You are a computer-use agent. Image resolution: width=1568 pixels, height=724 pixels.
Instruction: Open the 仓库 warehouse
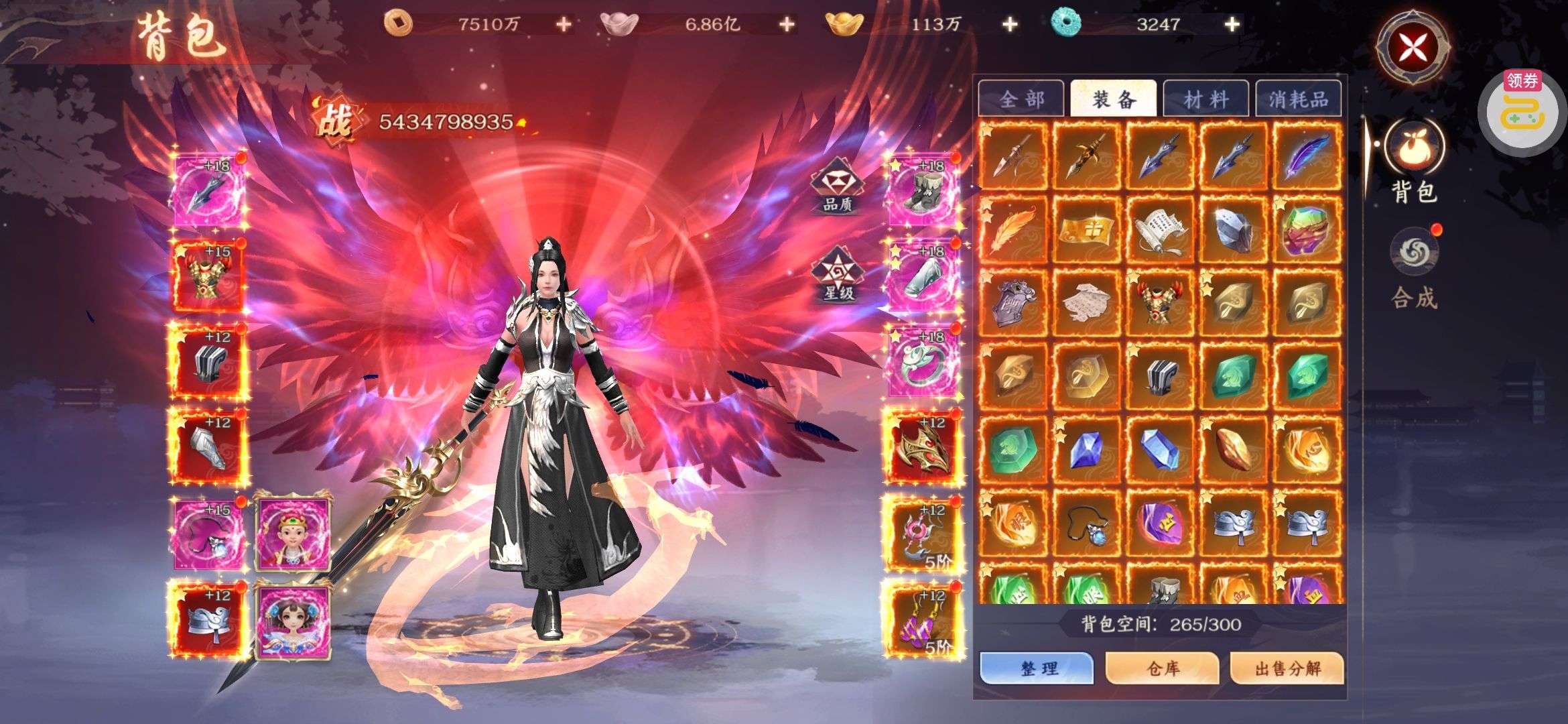(x=1163, y=668)
